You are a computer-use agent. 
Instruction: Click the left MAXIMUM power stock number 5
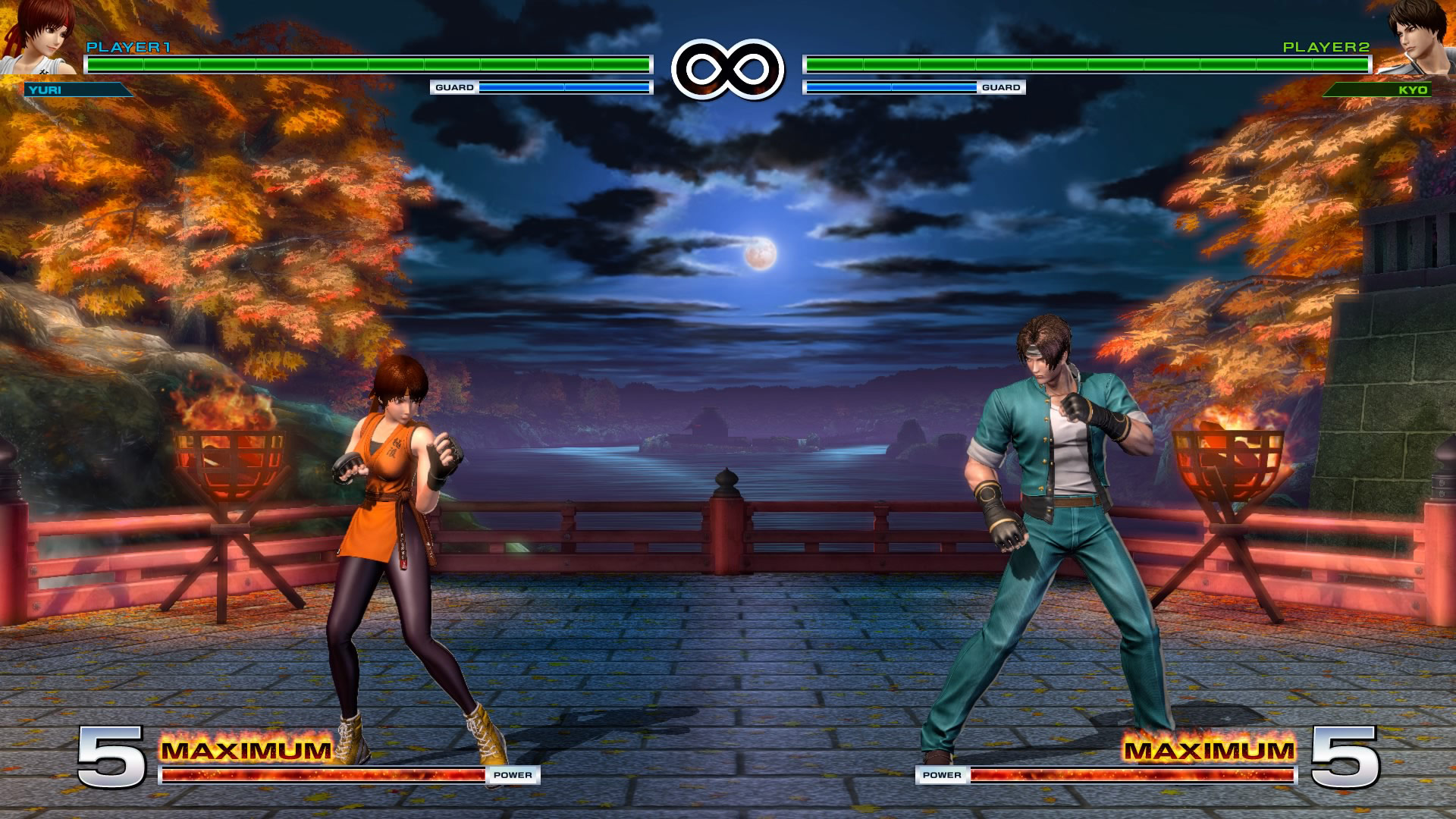tap(114, 756)
